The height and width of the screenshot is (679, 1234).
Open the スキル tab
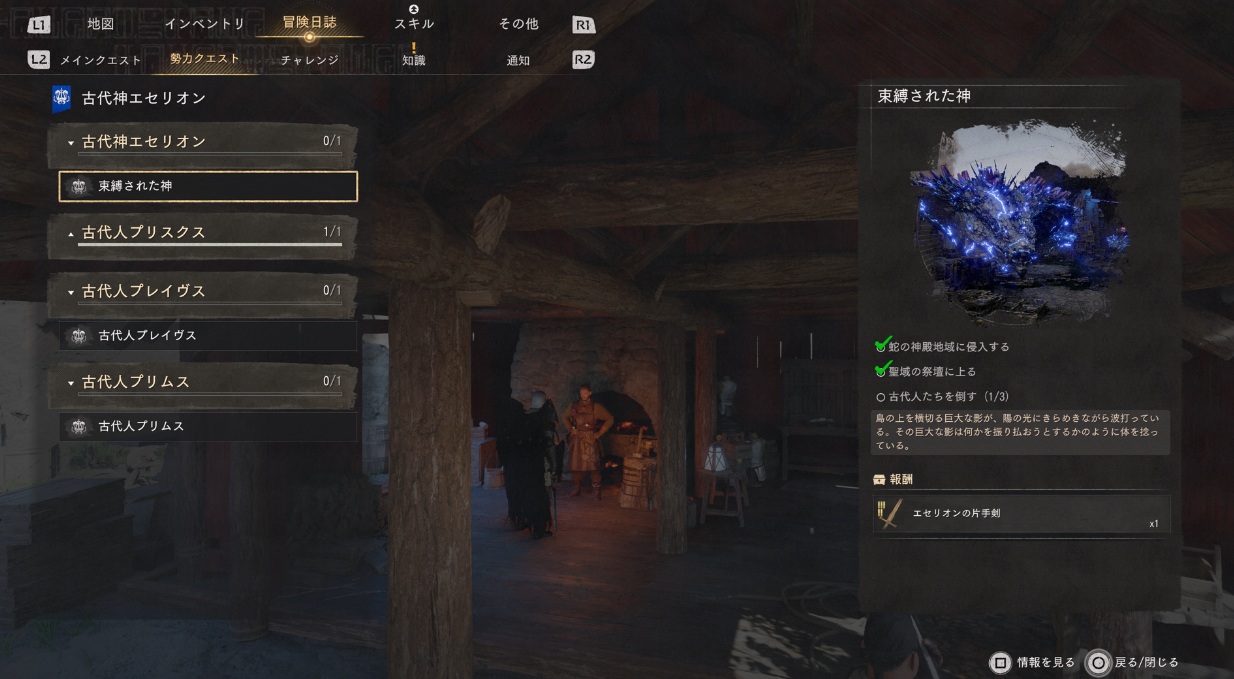tap(414, 24)
